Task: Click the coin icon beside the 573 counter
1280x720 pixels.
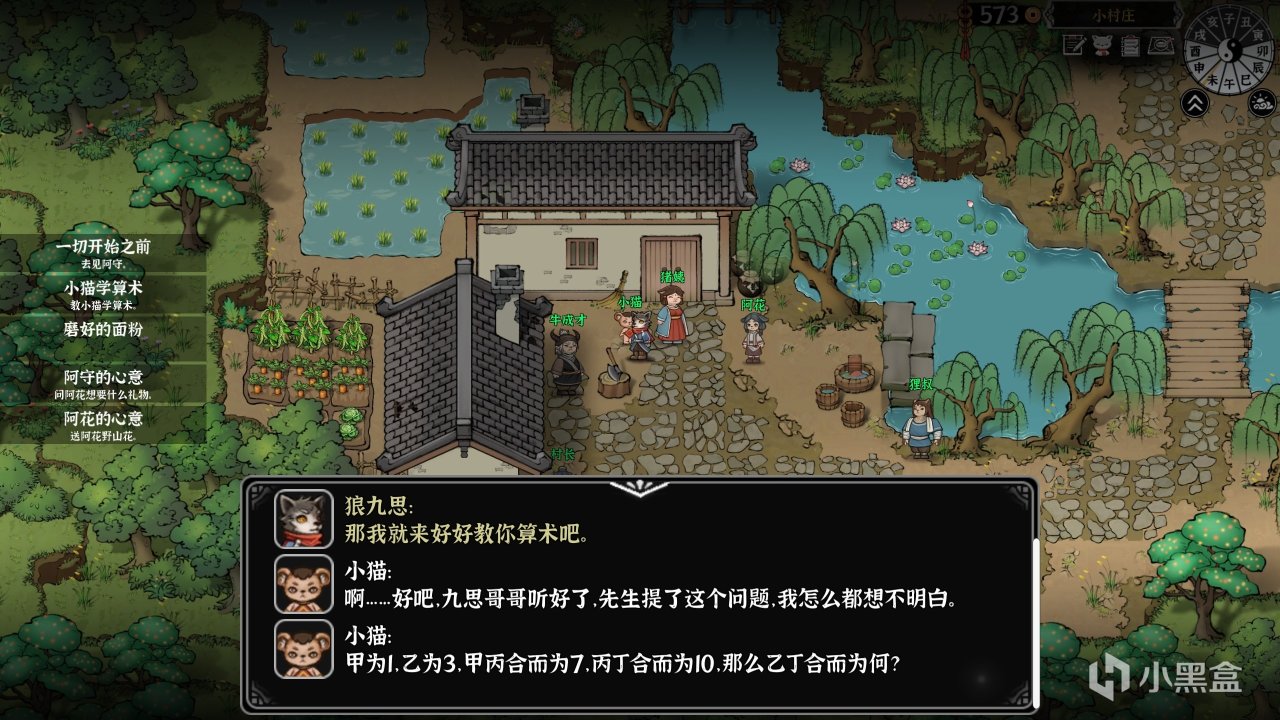Action: click(x=1033, y=15)
